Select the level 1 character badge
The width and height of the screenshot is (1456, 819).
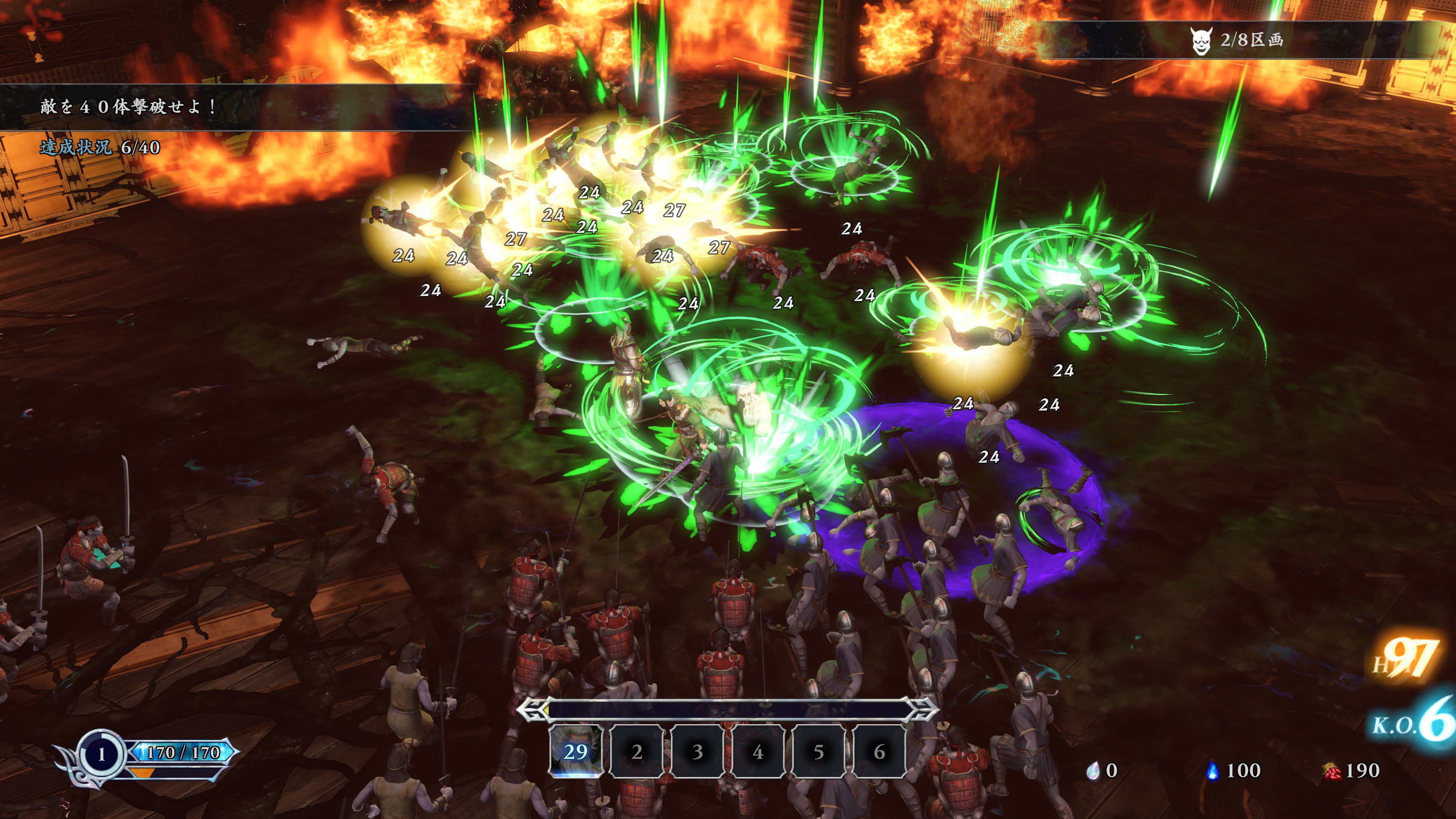(x=102, y=754)
